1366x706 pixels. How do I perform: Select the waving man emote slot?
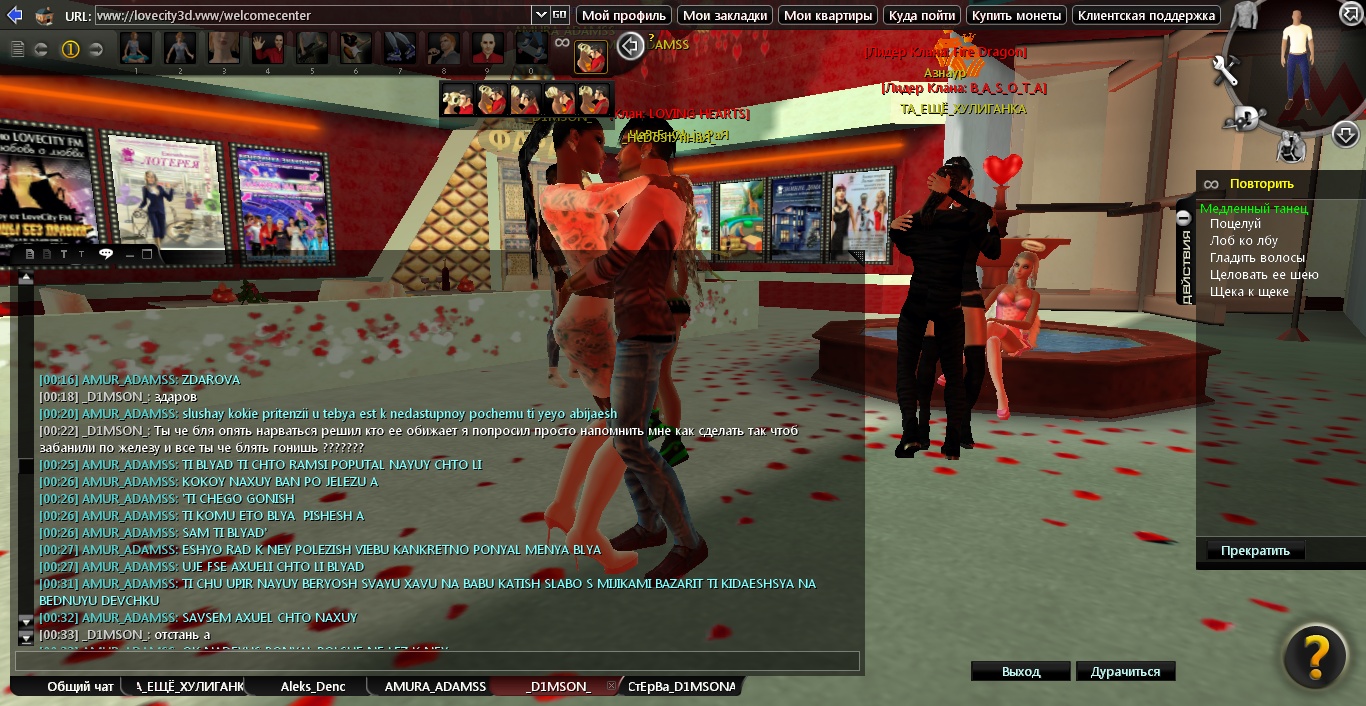point(267,47)
